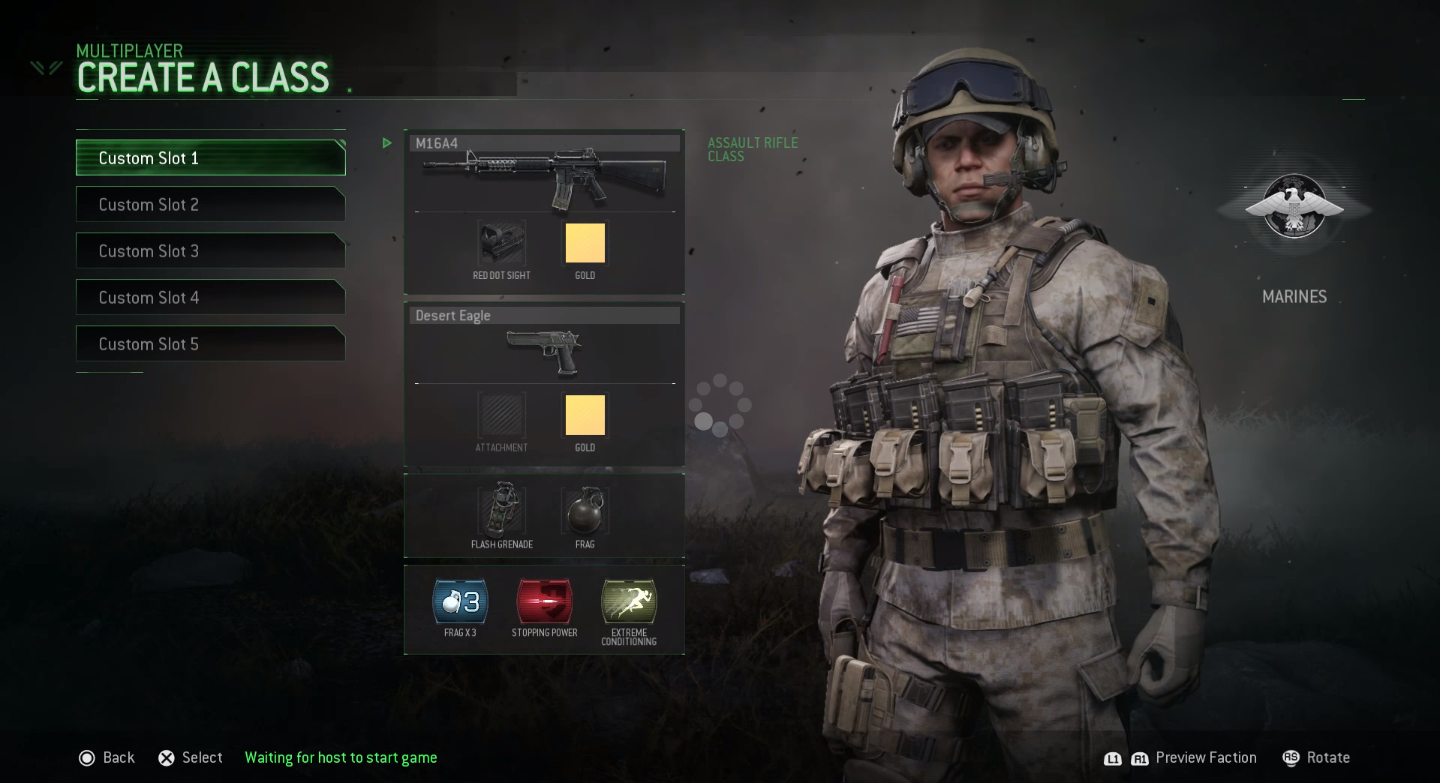Open the Flash Grenade tactical slot
Viewport: 1440px width, 783px height.
pos(500,510)
